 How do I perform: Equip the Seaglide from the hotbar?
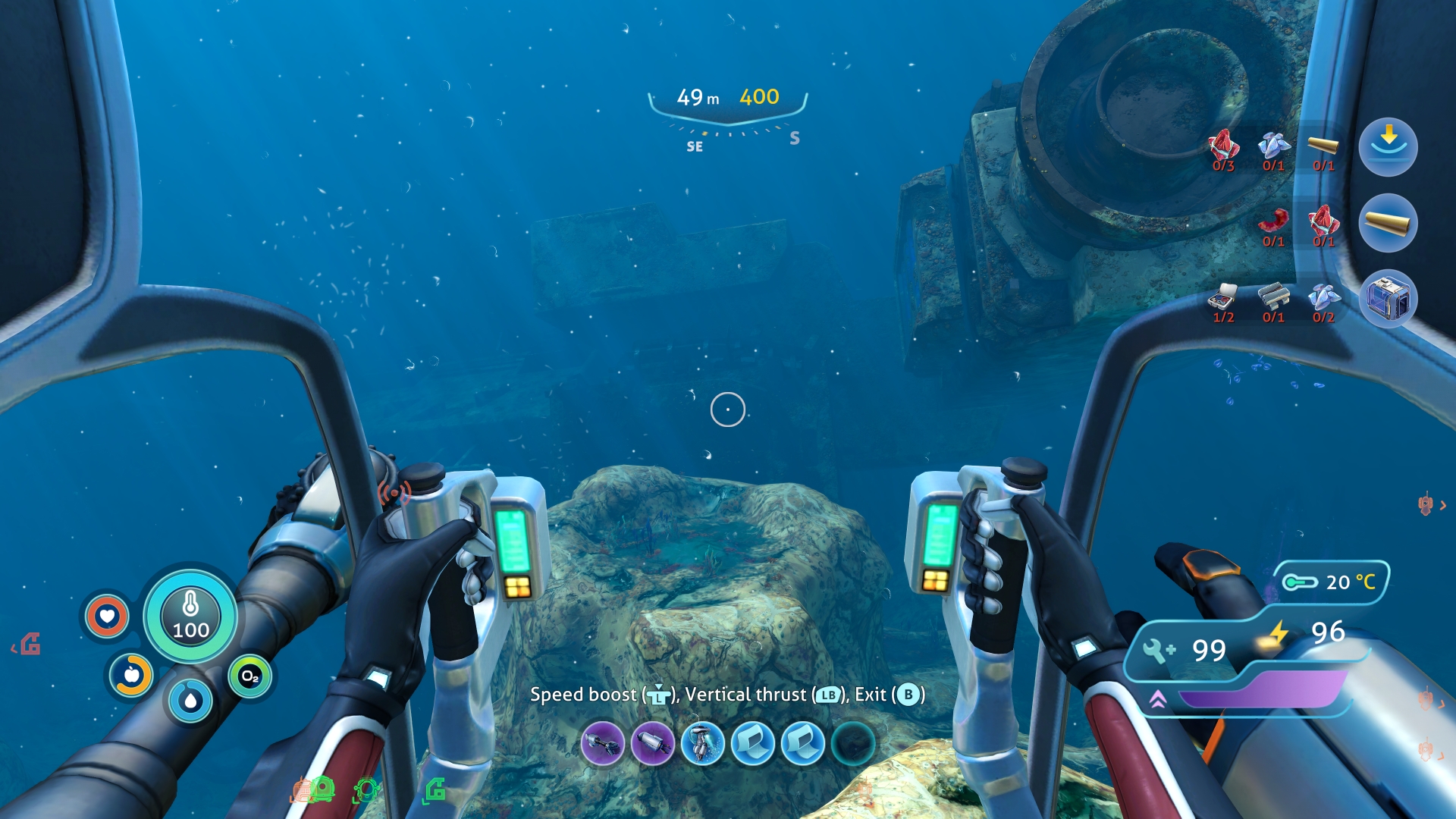(x=703, y=743)
